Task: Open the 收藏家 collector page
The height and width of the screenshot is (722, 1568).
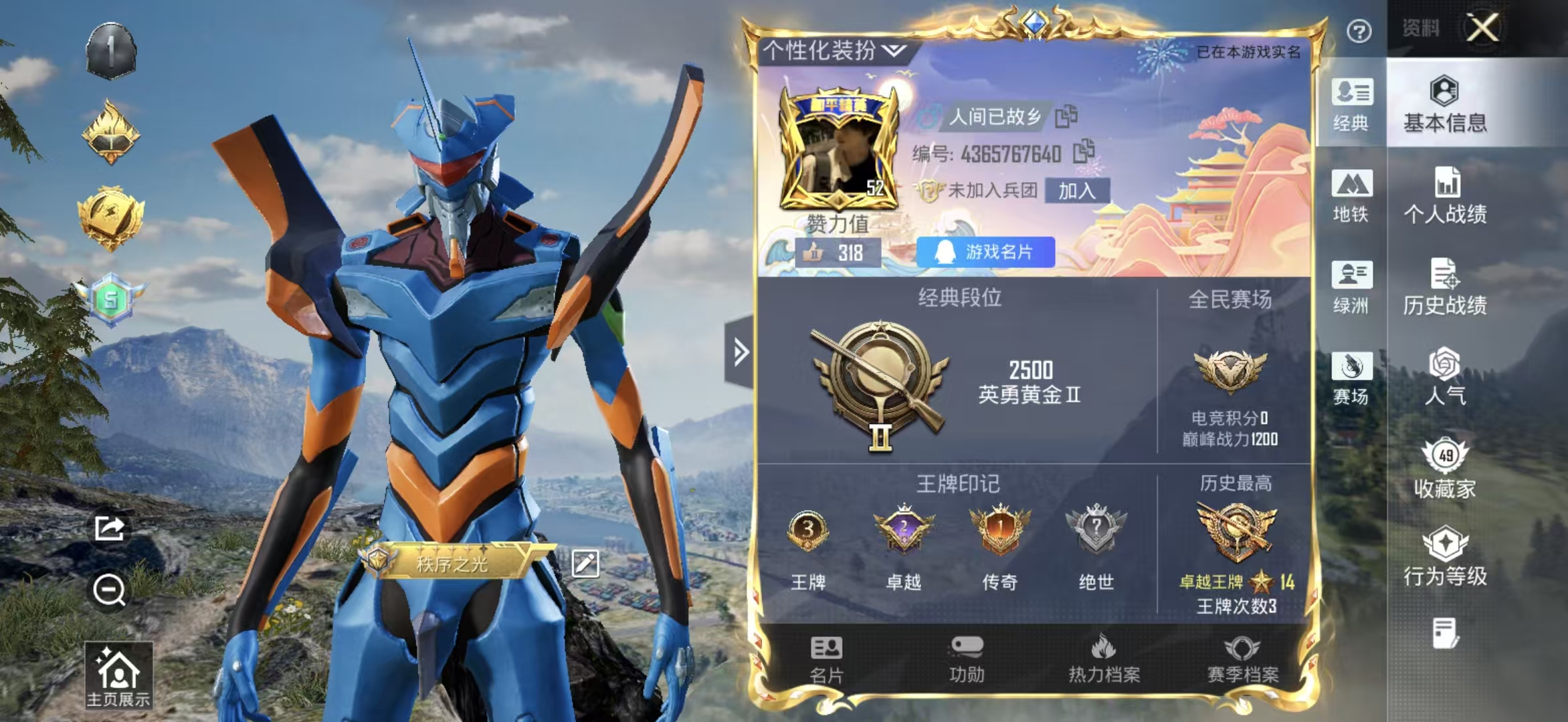Action: [1445, 469]
